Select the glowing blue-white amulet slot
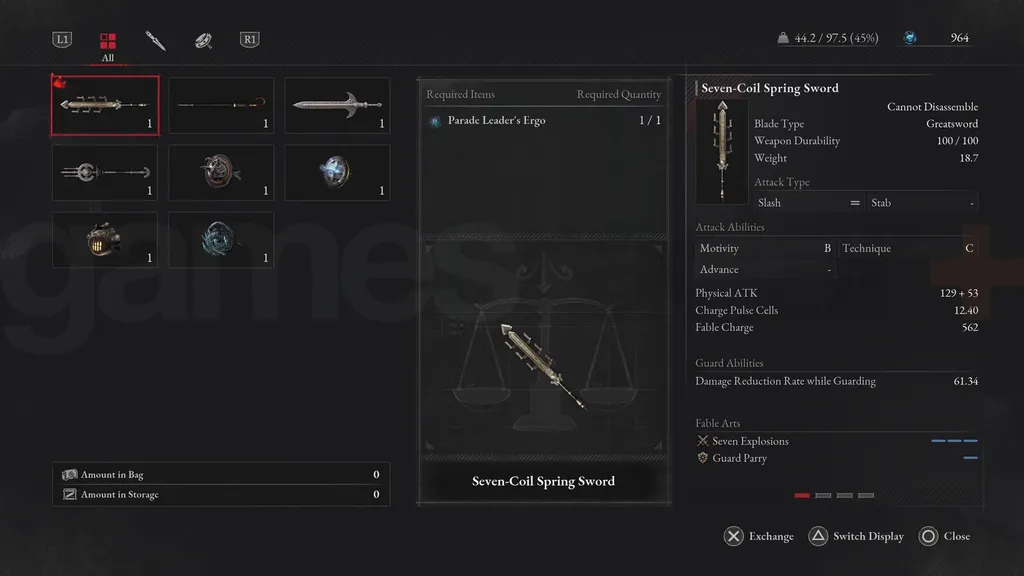Screen dimensions: 1024x576 click(x=337, y=172)
